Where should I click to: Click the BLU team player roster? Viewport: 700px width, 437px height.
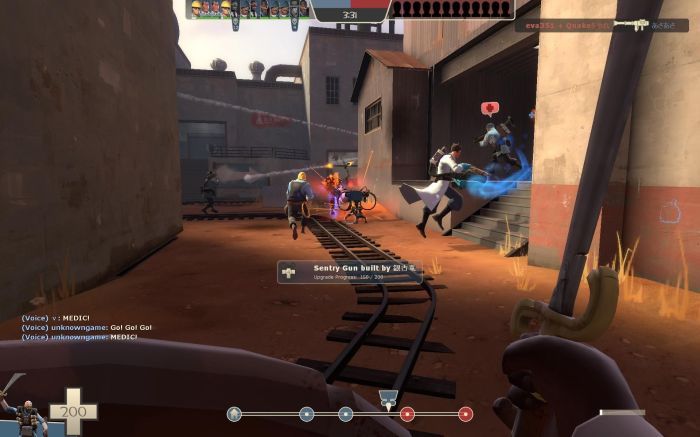[x=248, y=9]
